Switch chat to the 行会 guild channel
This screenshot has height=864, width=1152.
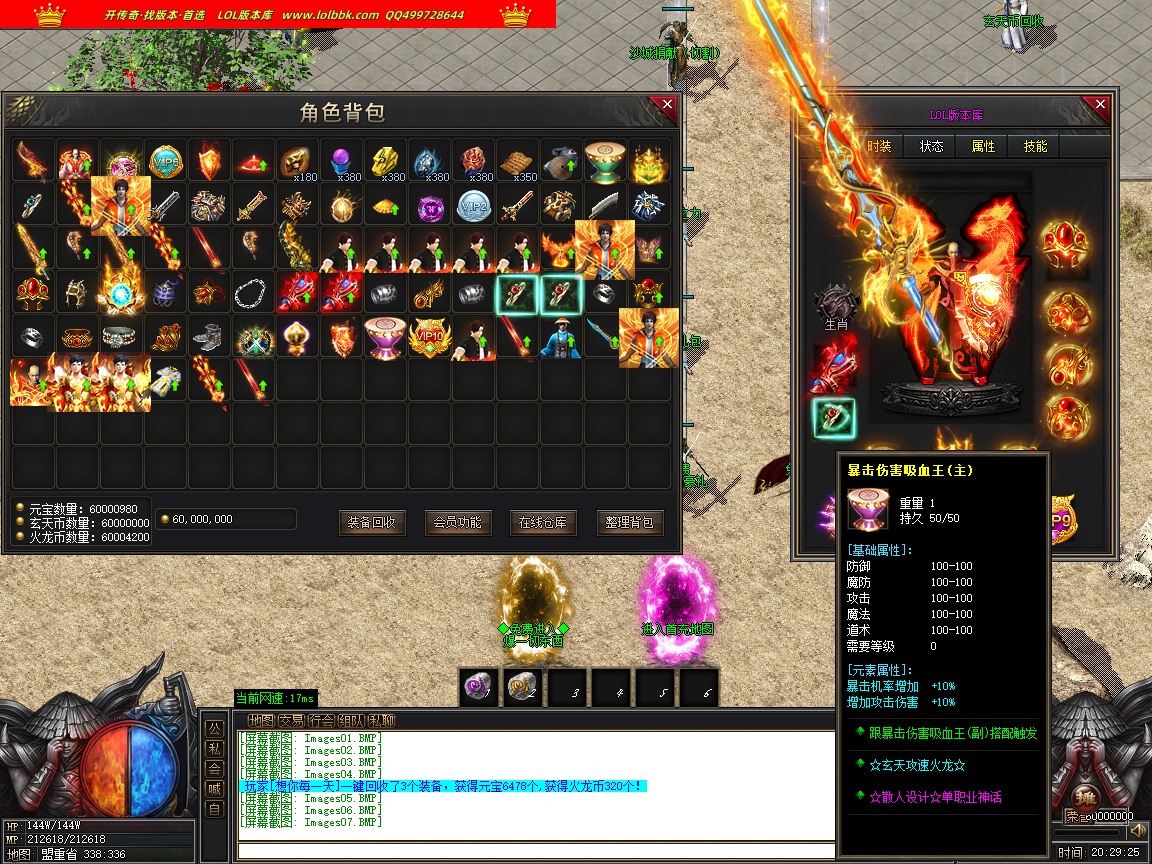click(321, 720)
